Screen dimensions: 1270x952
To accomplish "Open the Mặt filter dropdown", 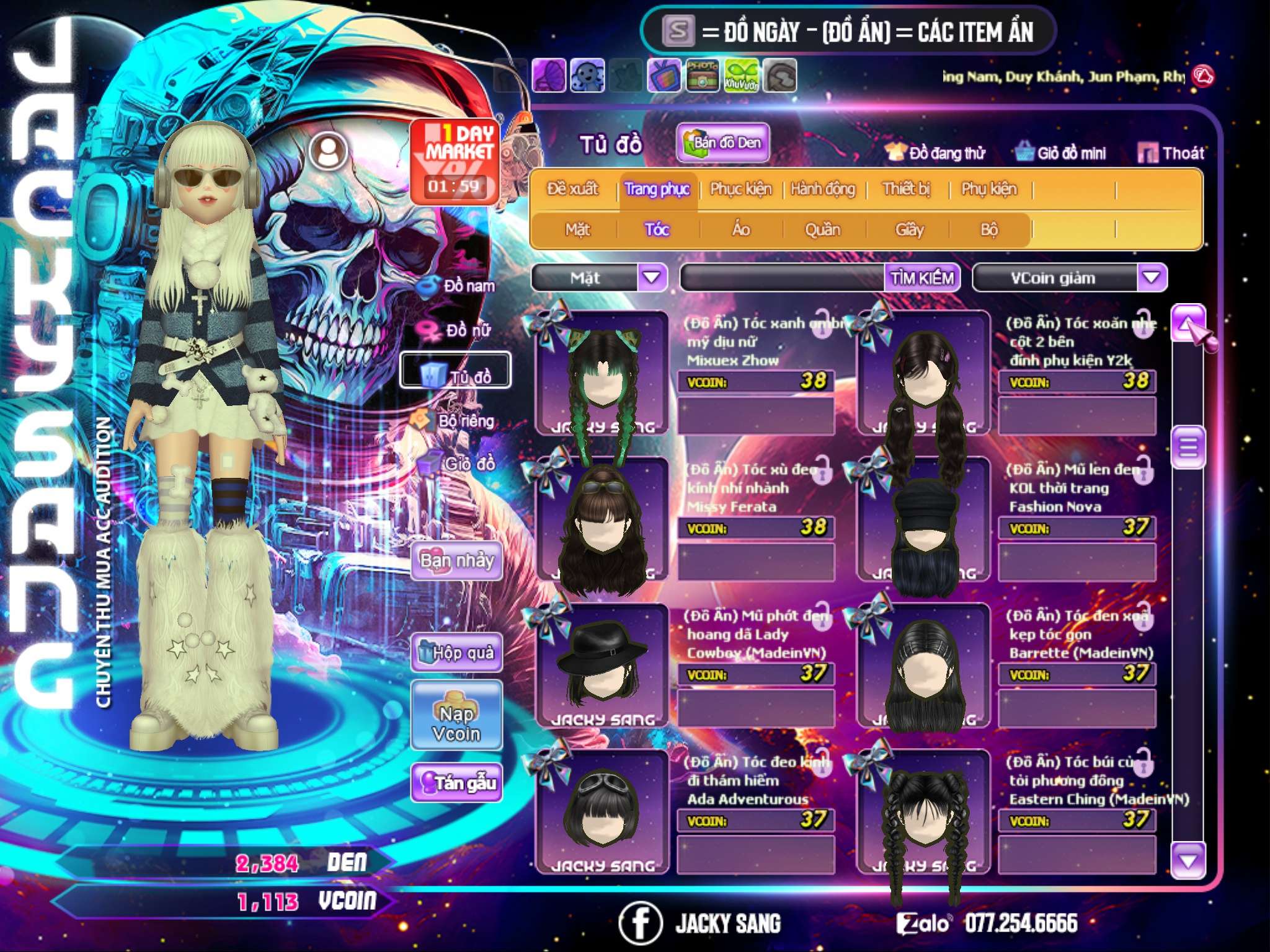I will point(652,278).
